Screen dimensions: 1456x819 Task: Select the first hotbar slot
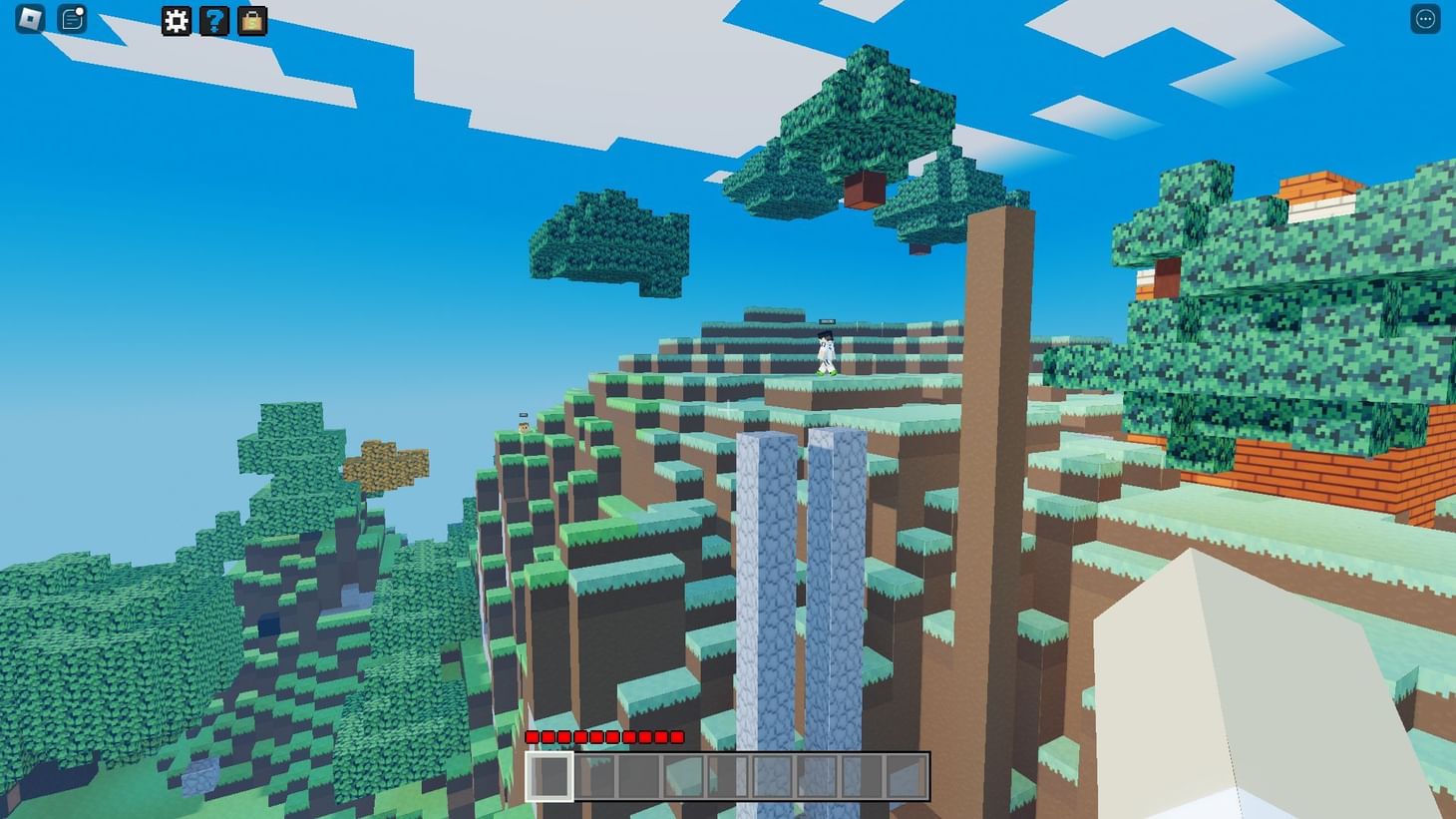[549, 778]
